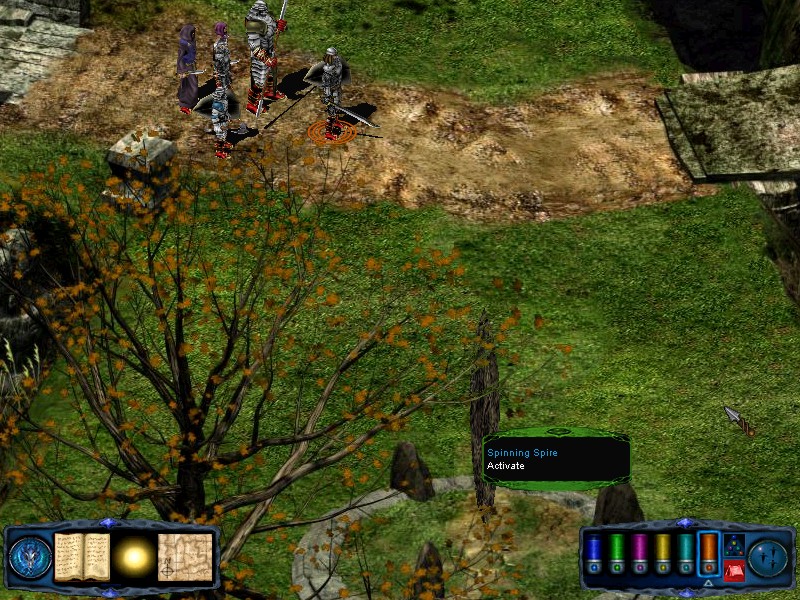
Task: Open the journal book
Action: (81, 556)
